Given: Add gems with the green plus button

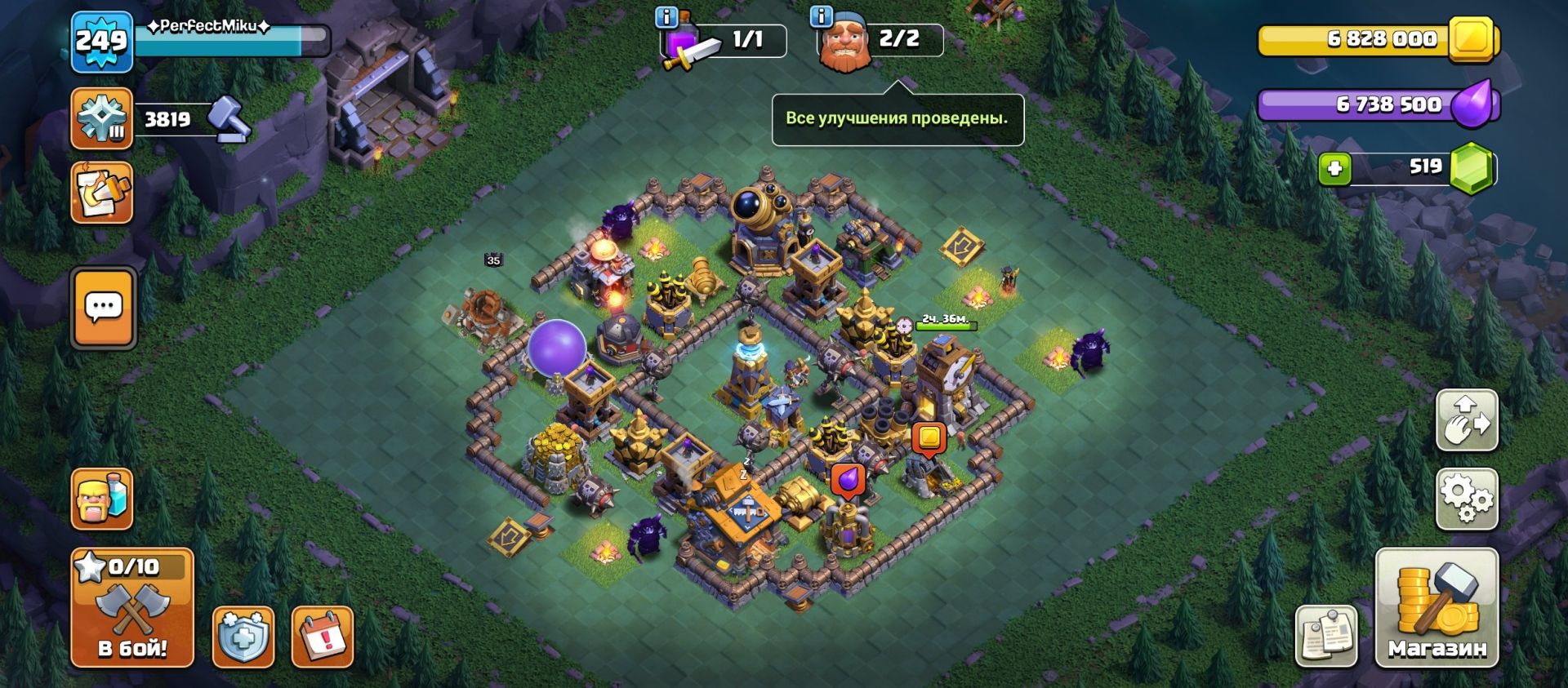Looking at the screenshot, I should (x=1334, y=169).
